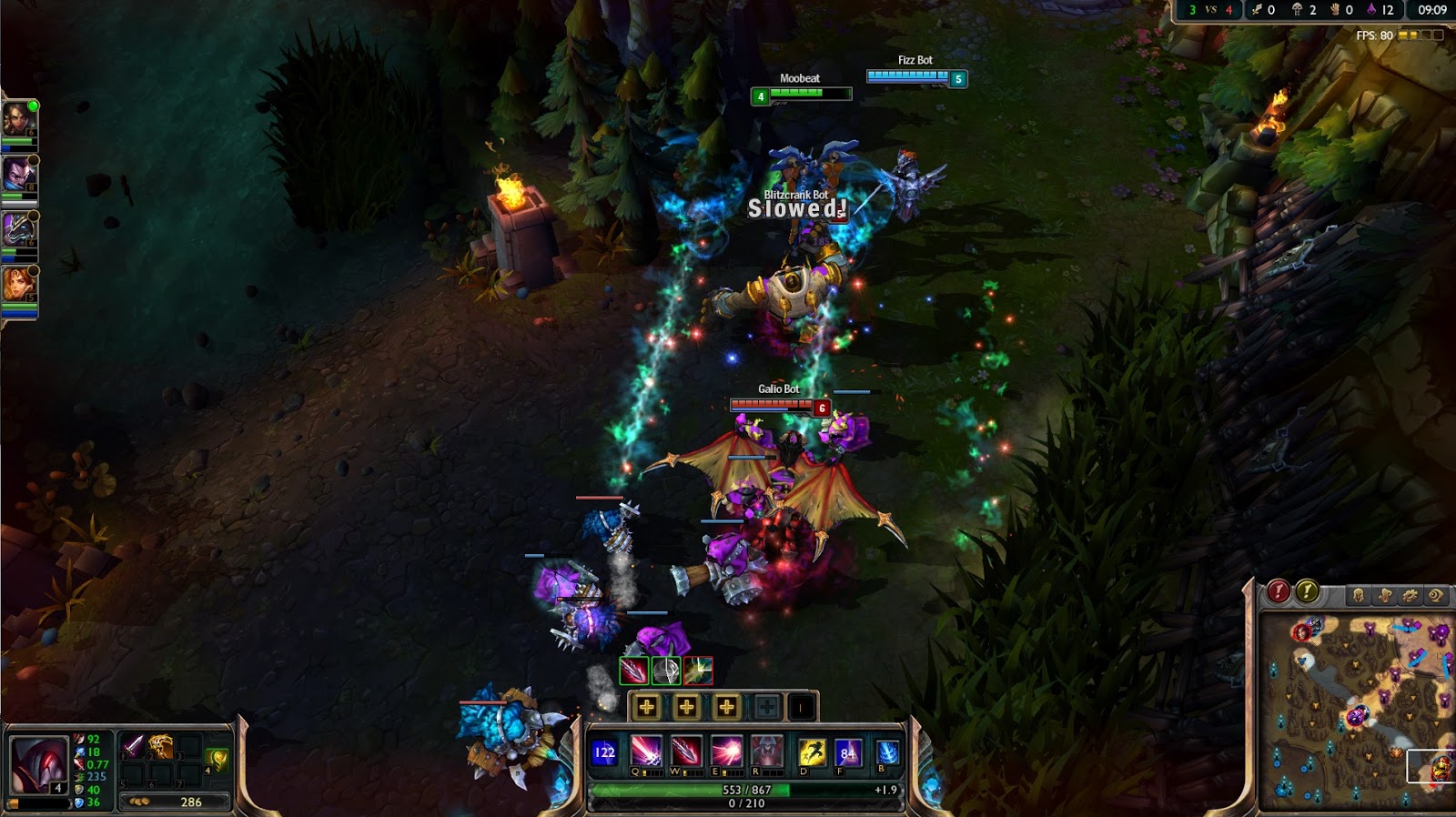Activate Recall to base
The image size is (1456, 817).
887,752
